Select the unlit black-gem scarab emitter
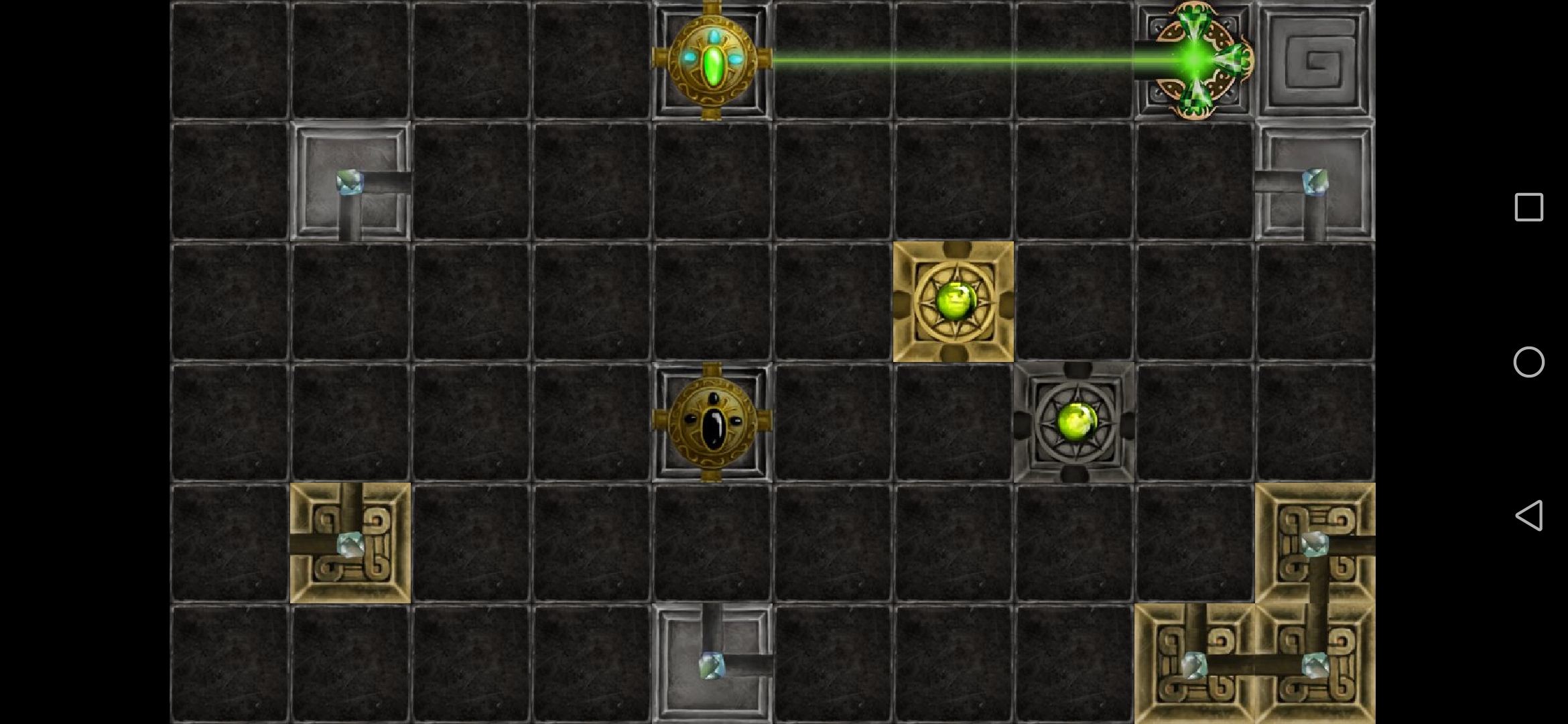 coord(712,422)
